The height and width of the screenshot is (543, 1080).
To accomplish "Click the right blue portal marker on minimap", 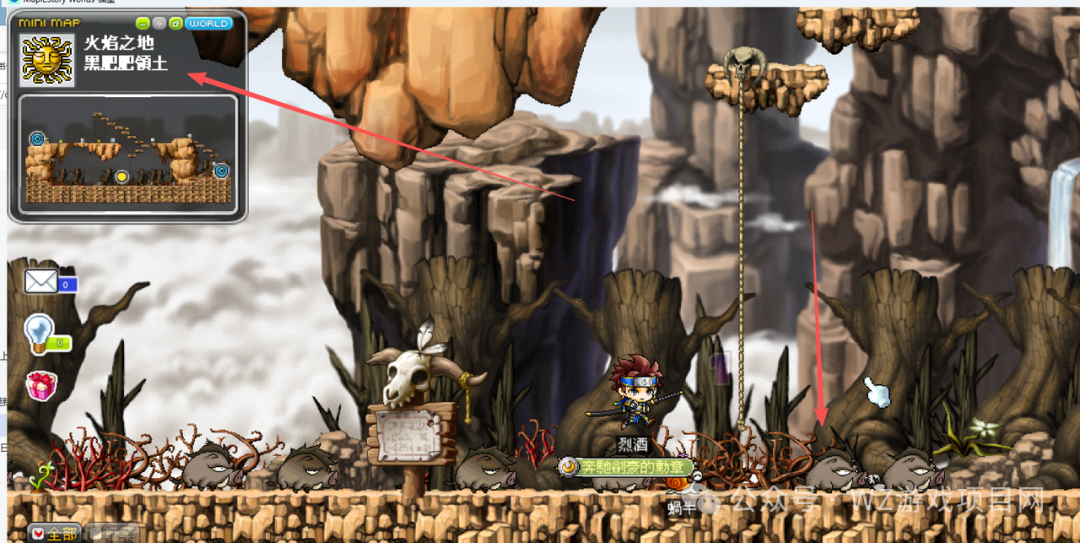I will point(221,171).
